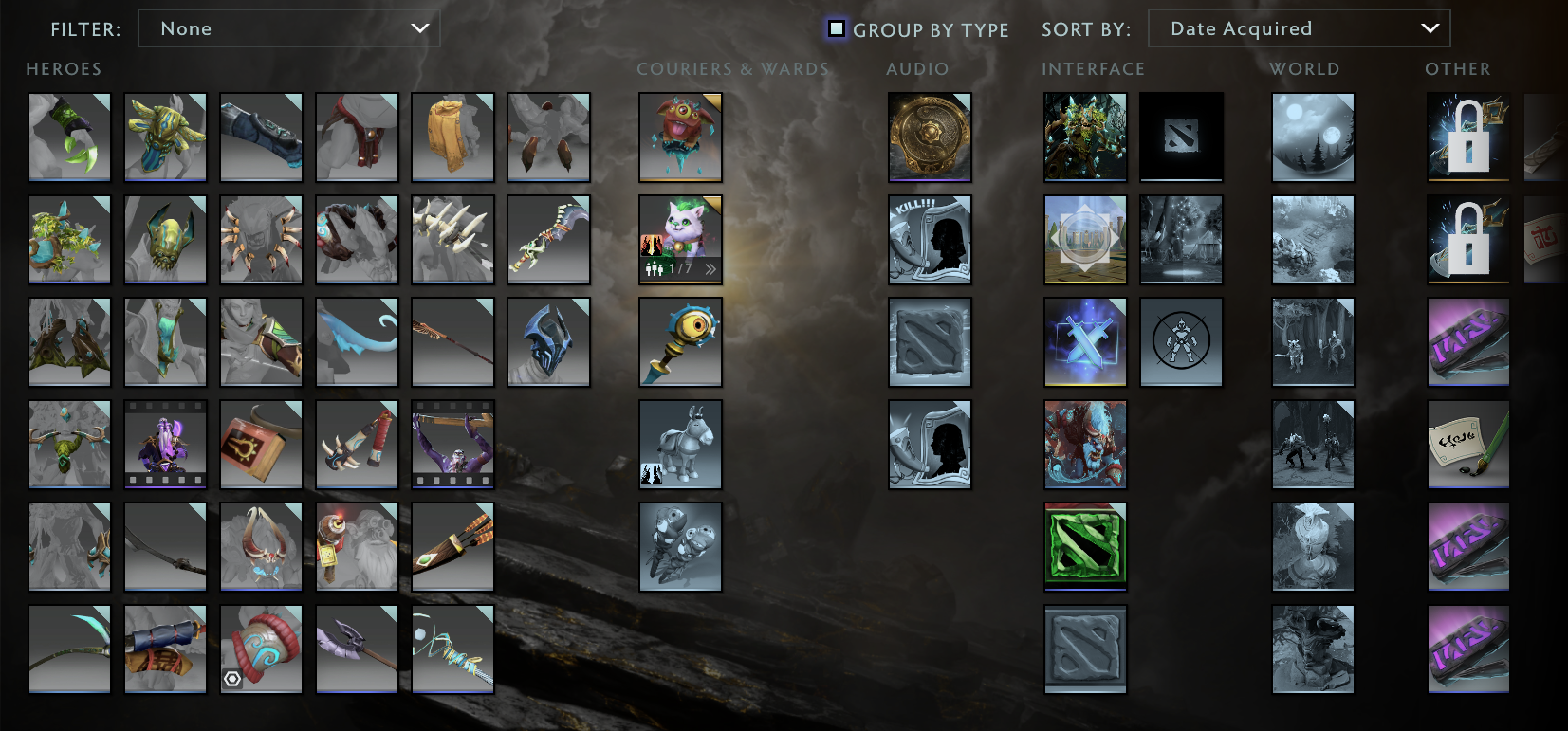
Task: Select the topmost purple-glowing bundle in Other column
Action: (x=1467, y=342)
